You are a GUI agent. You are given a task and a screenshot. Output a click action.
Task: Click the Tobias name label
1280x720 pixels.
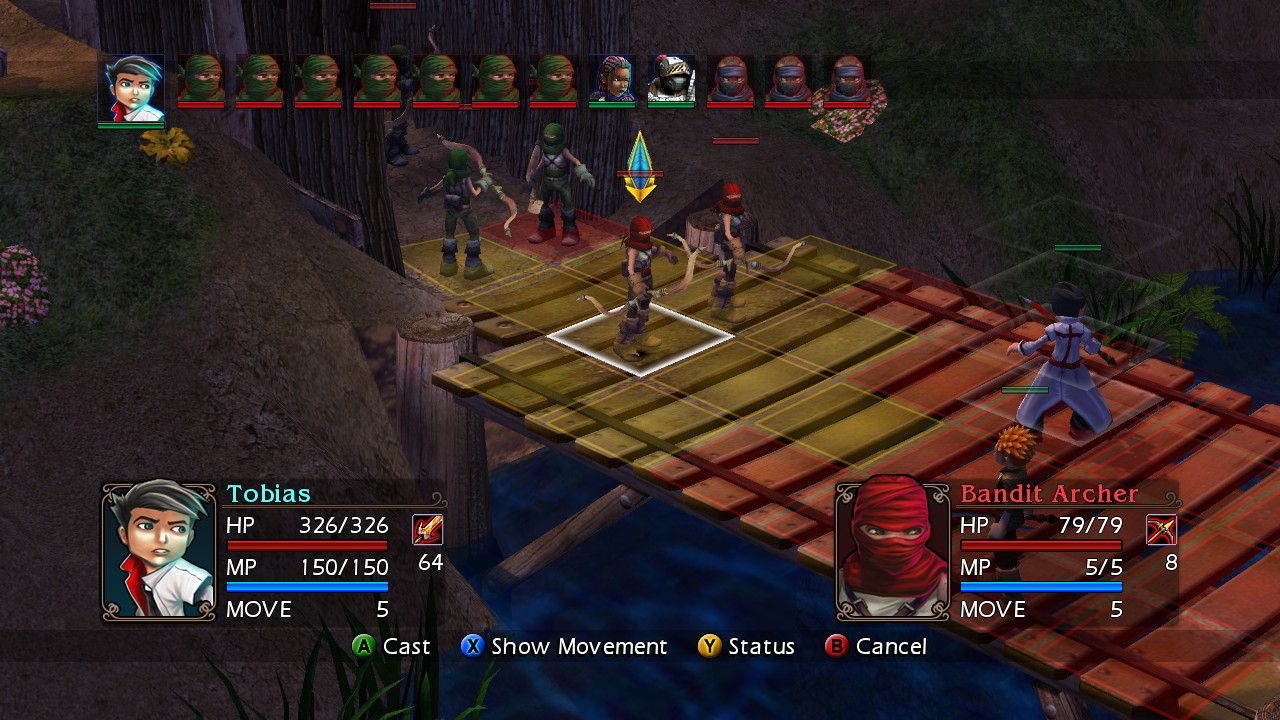[x=270, y=494]
